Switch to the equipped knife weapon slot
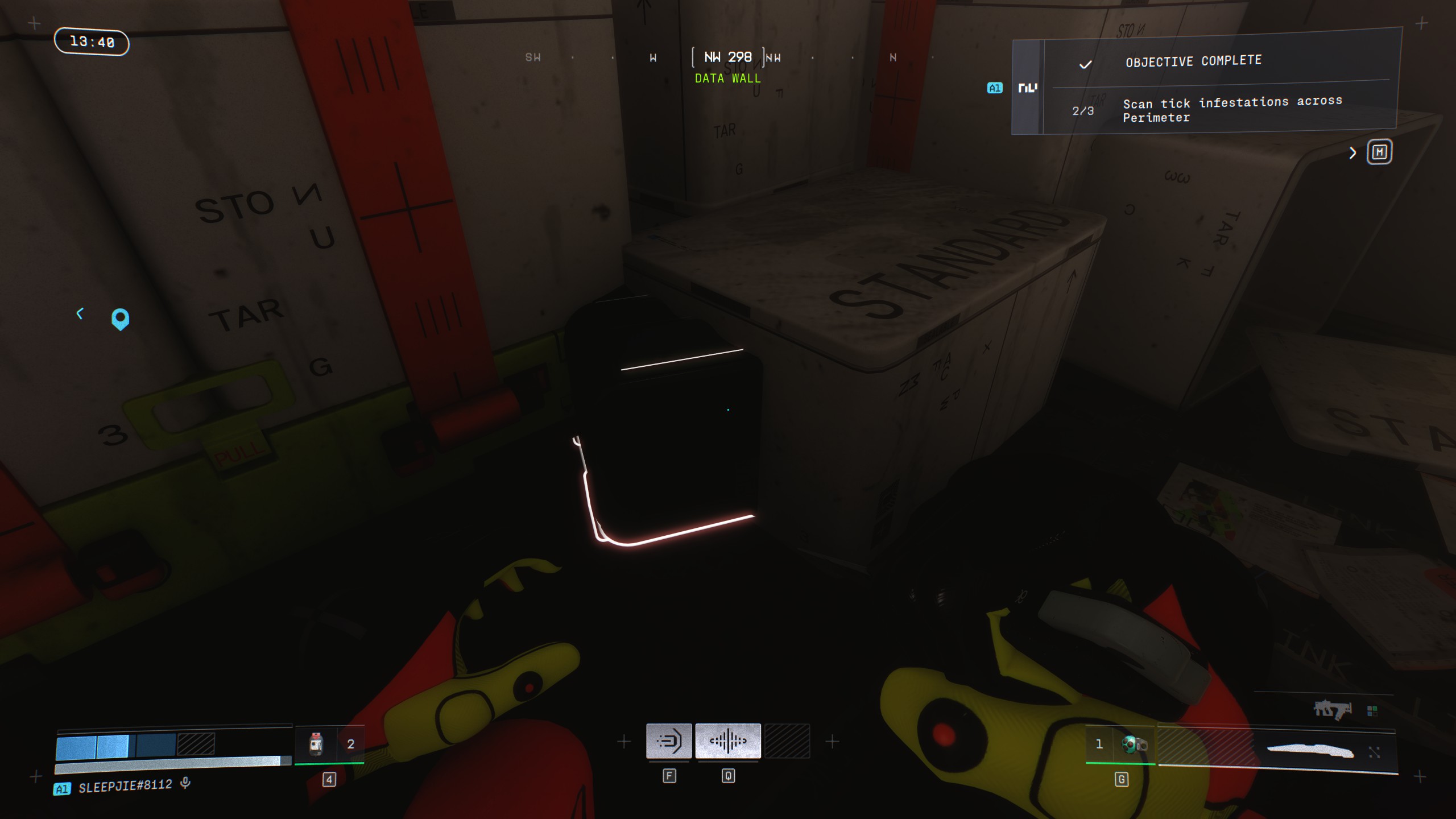Viewport: 1456px width, 819px height. (x=1309, y=751)
